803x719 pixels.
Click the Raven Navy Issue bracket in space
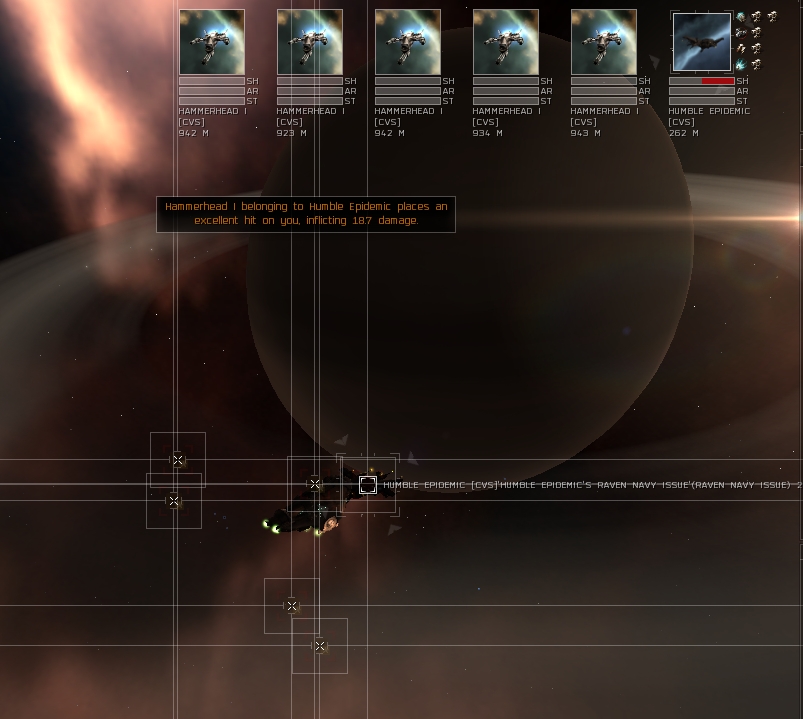click(368, 485)
